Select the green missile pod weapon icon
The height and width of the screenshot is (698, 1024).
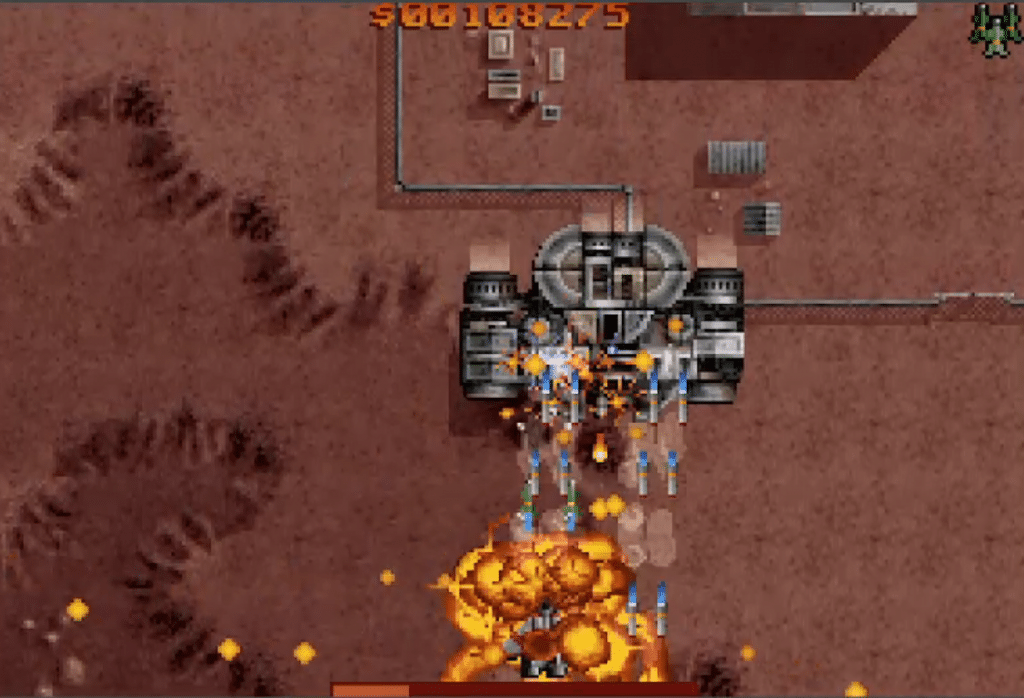tap(994, 30)
